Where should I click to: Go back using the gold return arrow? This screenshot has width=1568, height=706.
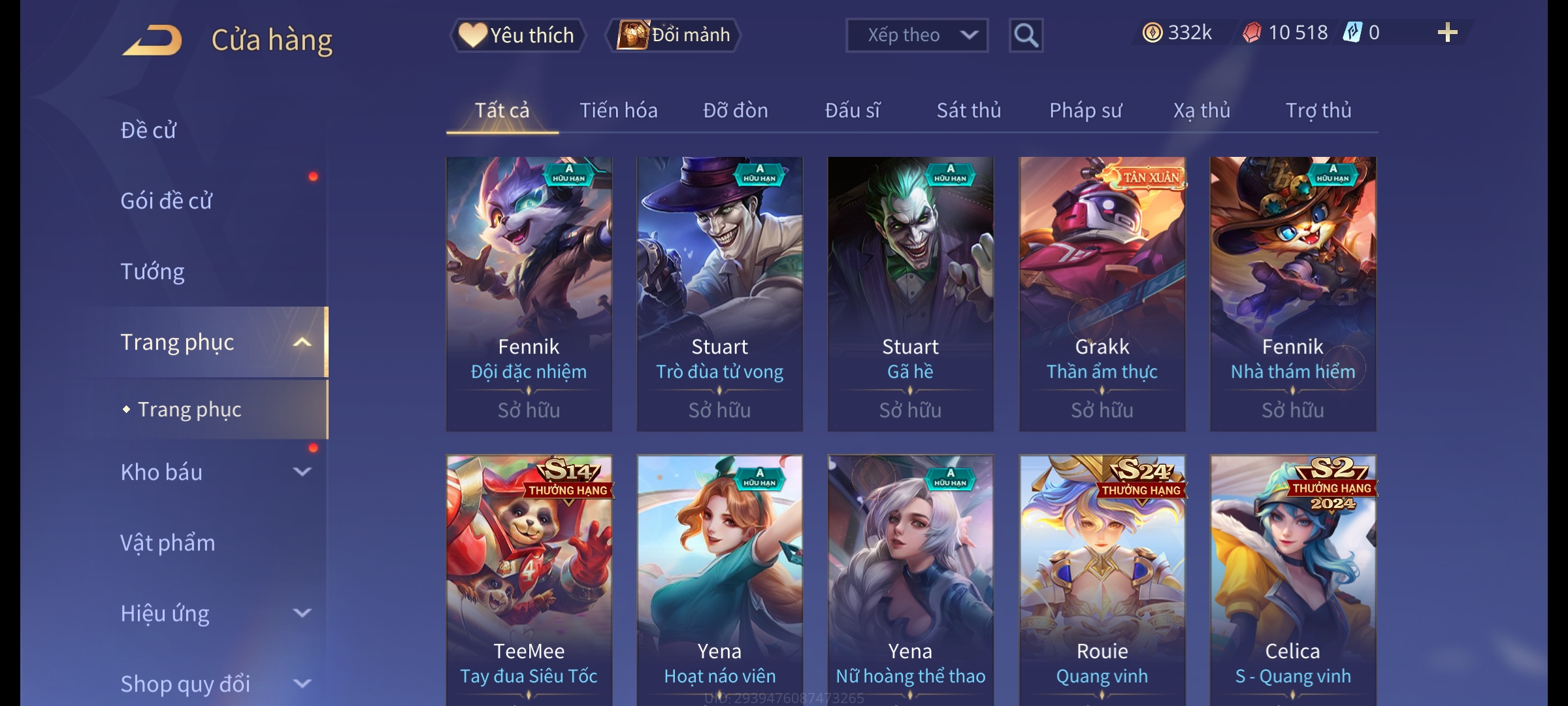(x=152, y=39)
